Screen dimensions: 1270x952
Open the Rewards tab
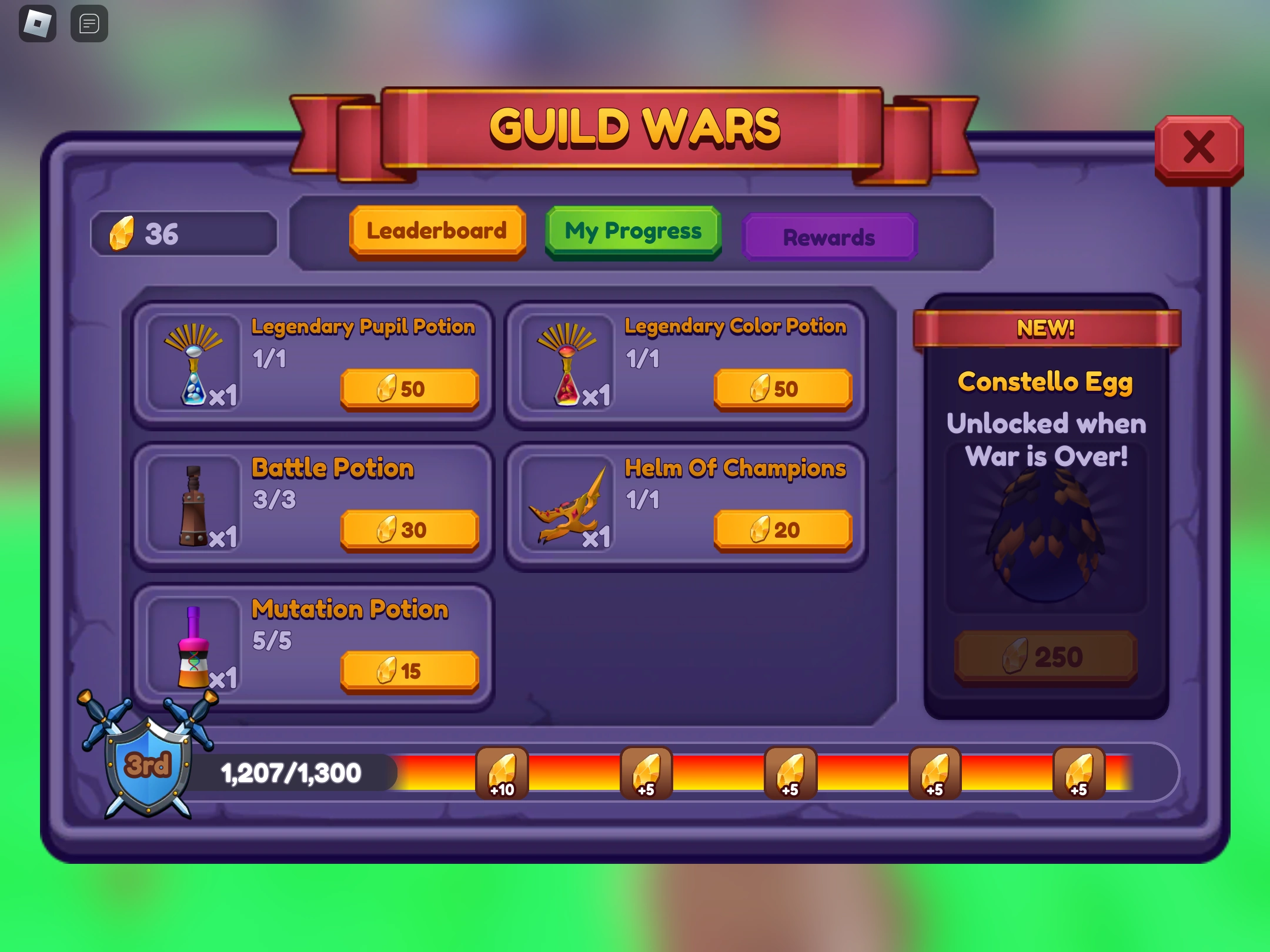(828, 237)
